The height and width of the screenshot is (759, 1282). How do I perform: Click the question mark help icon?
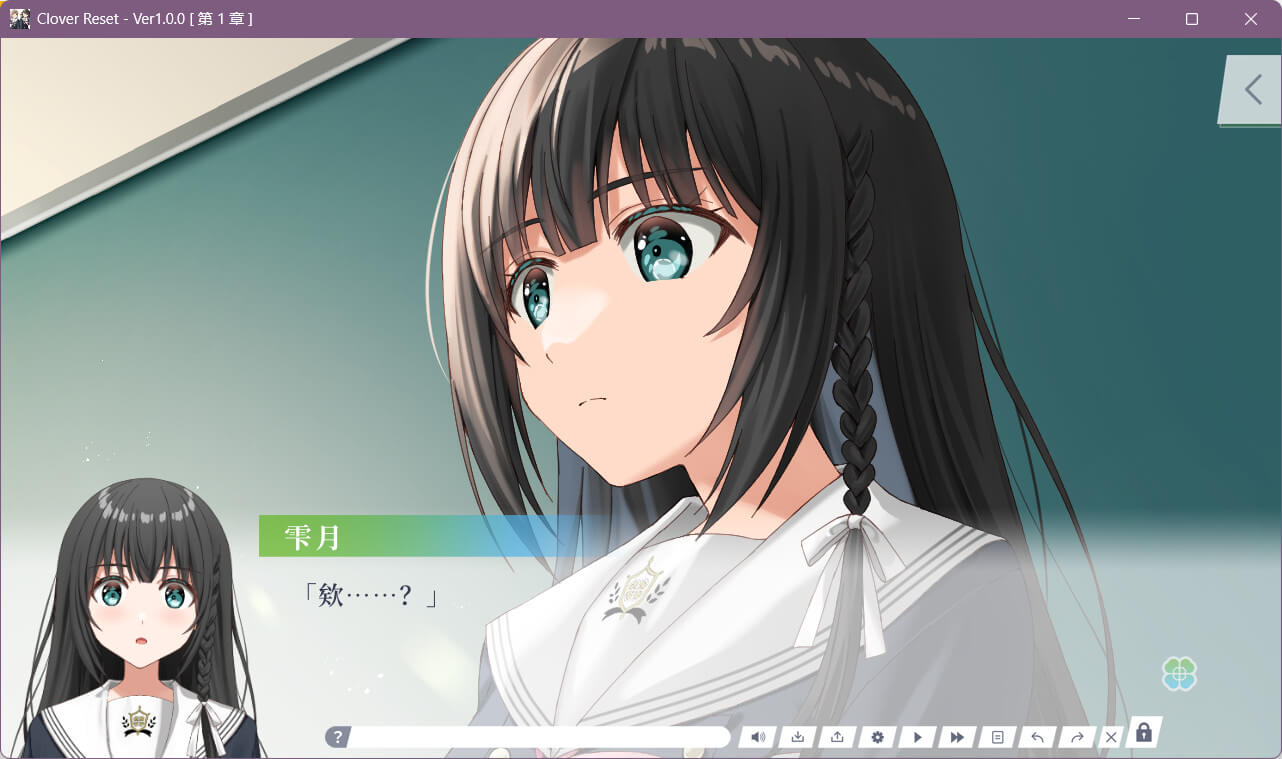[338, 737]
